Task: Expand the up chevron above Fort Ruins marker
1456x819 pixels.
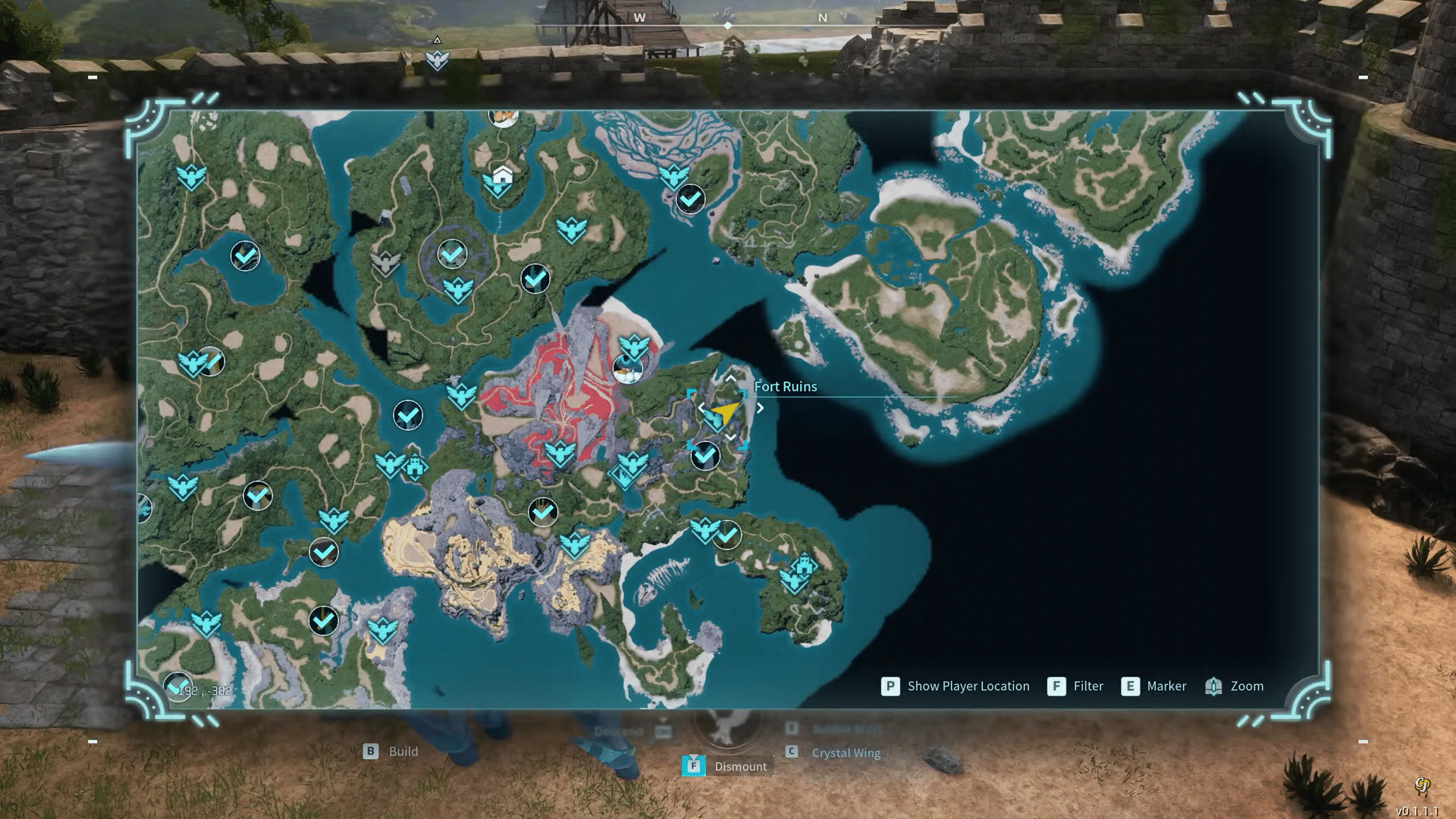Action: (x=730, y=379)
